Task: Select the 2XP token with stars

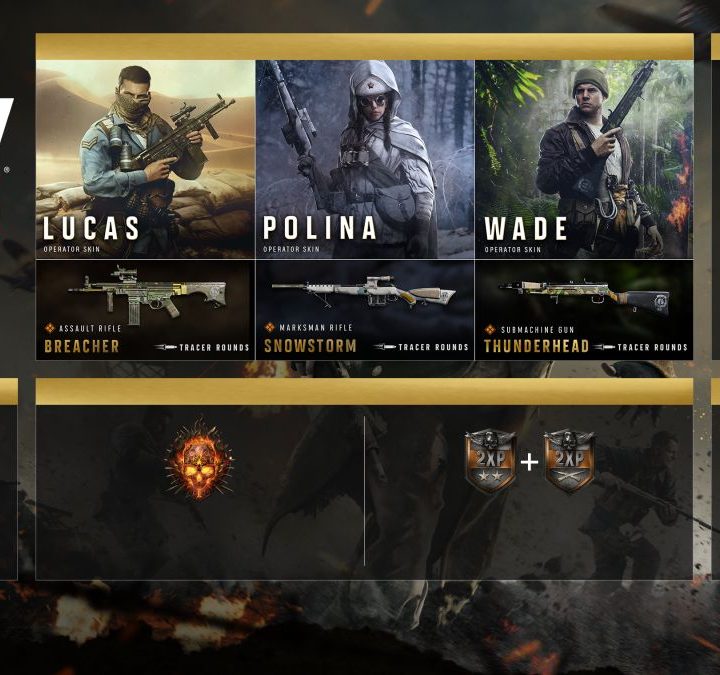Action: pyautogui.click(x=490, y=461)
